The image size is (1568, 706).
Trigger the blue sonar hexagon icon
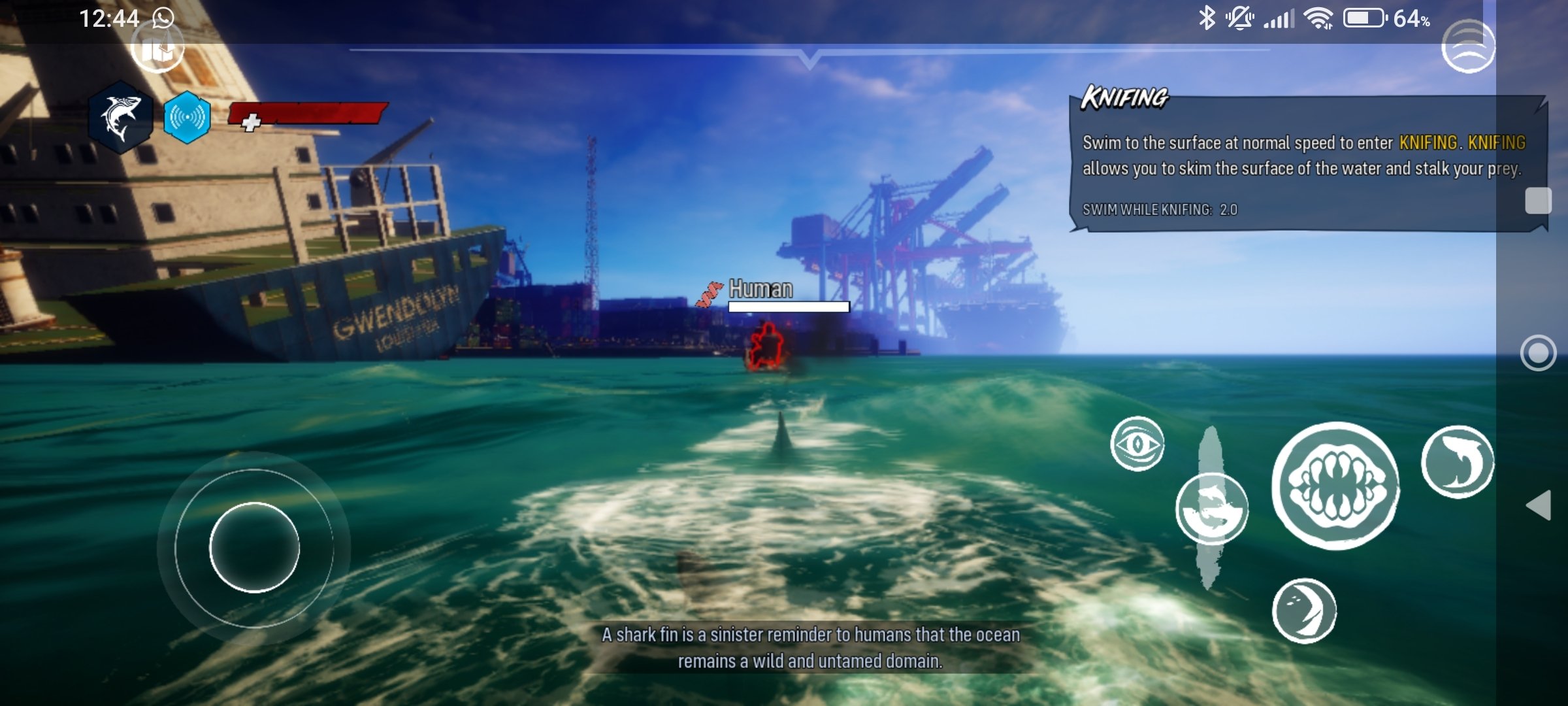click(x=187, y=118)
